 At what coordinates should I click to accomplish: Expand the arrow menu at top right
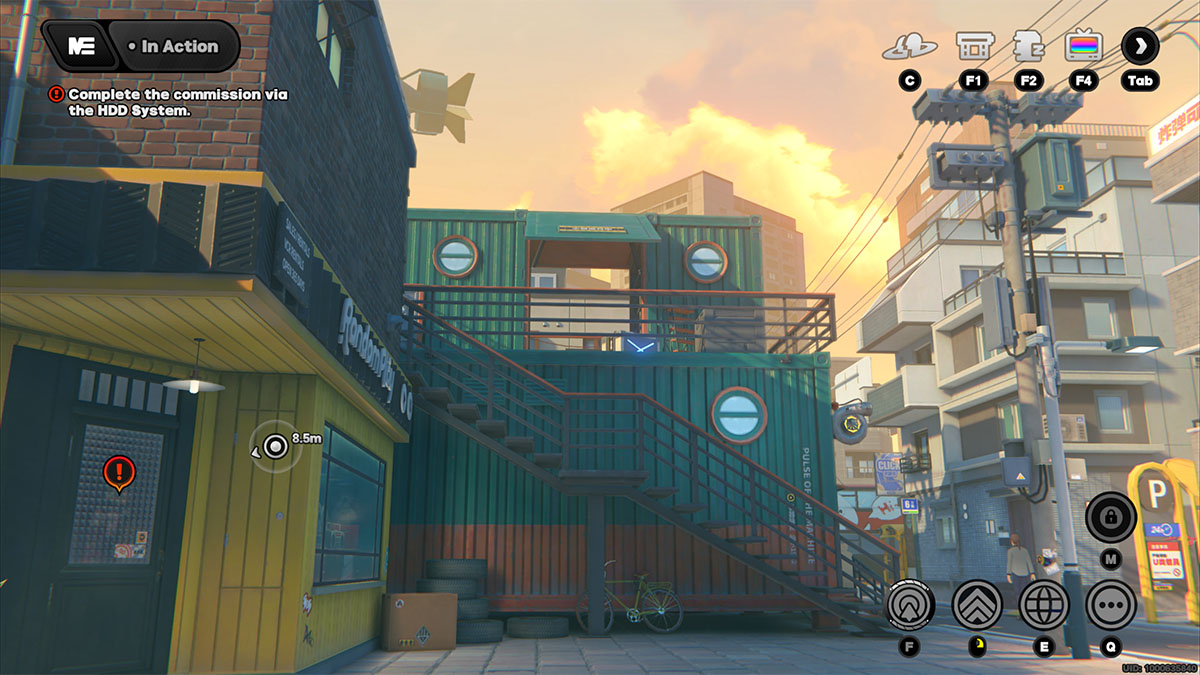tap(1140, 46)
